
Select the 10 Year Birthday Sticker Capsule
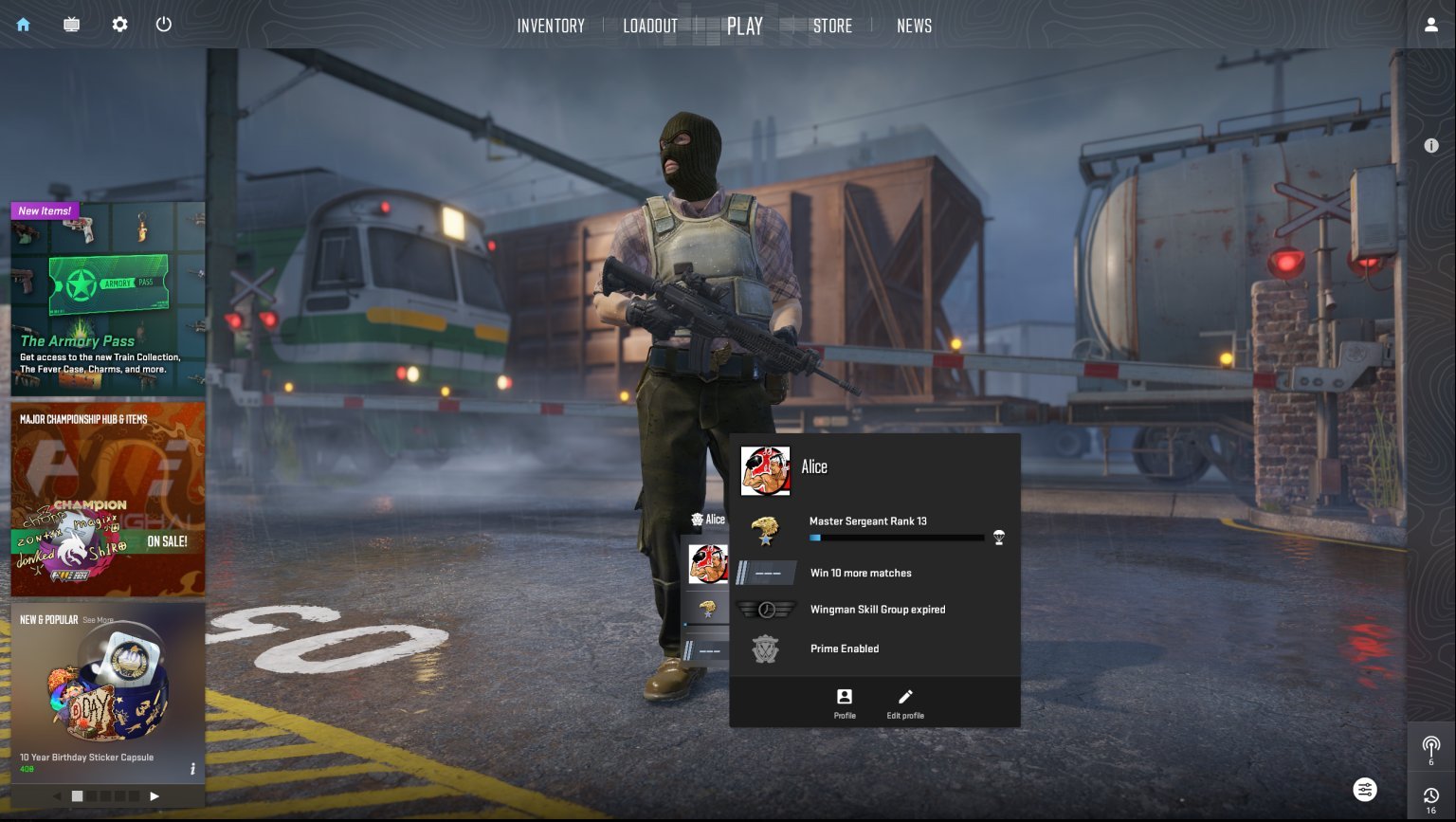pos(108,692)
